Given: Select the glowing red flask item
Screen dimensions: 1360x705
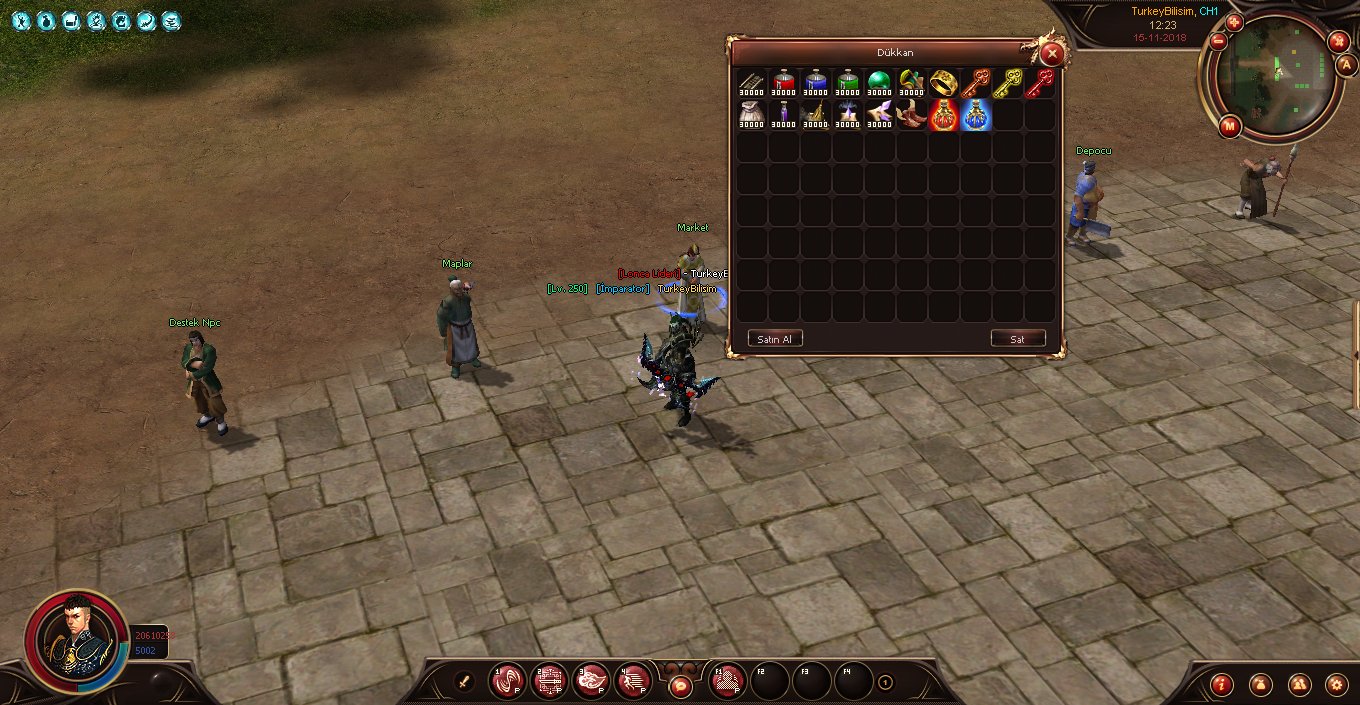Looking at the screenshot, I should [x=943, y=115].
